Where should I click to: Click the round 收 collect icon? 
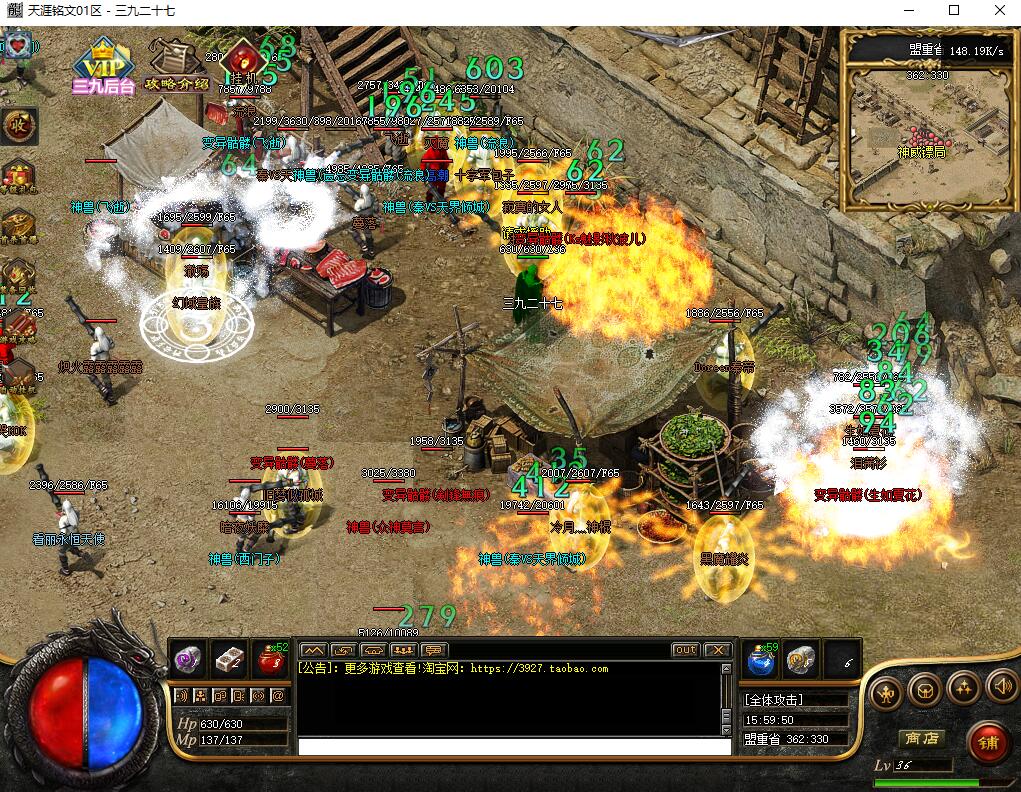point(18,126)
